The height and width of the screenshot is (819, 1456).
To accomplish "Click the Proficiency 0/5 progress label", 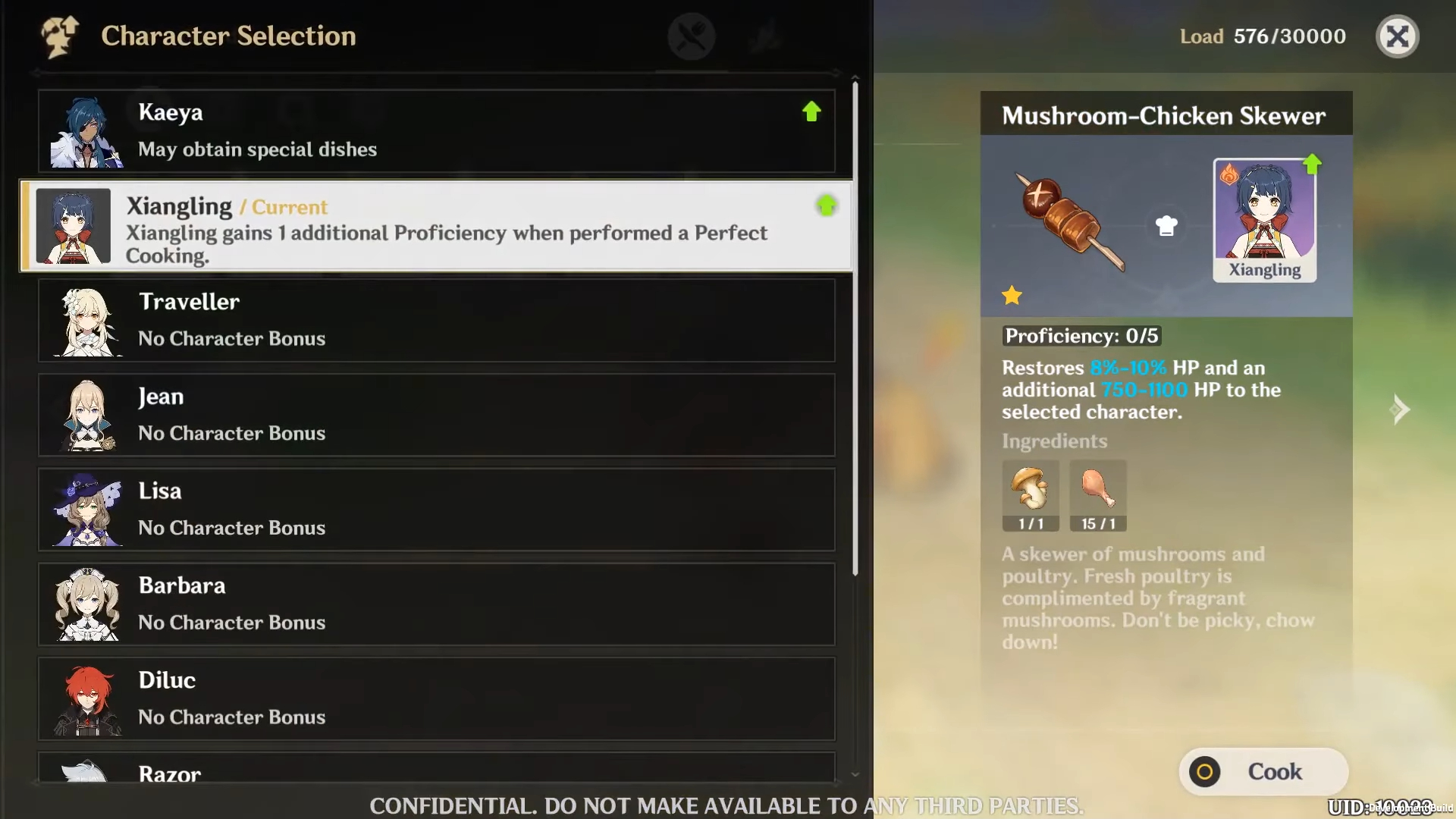I will click(x=1081, y=335).
